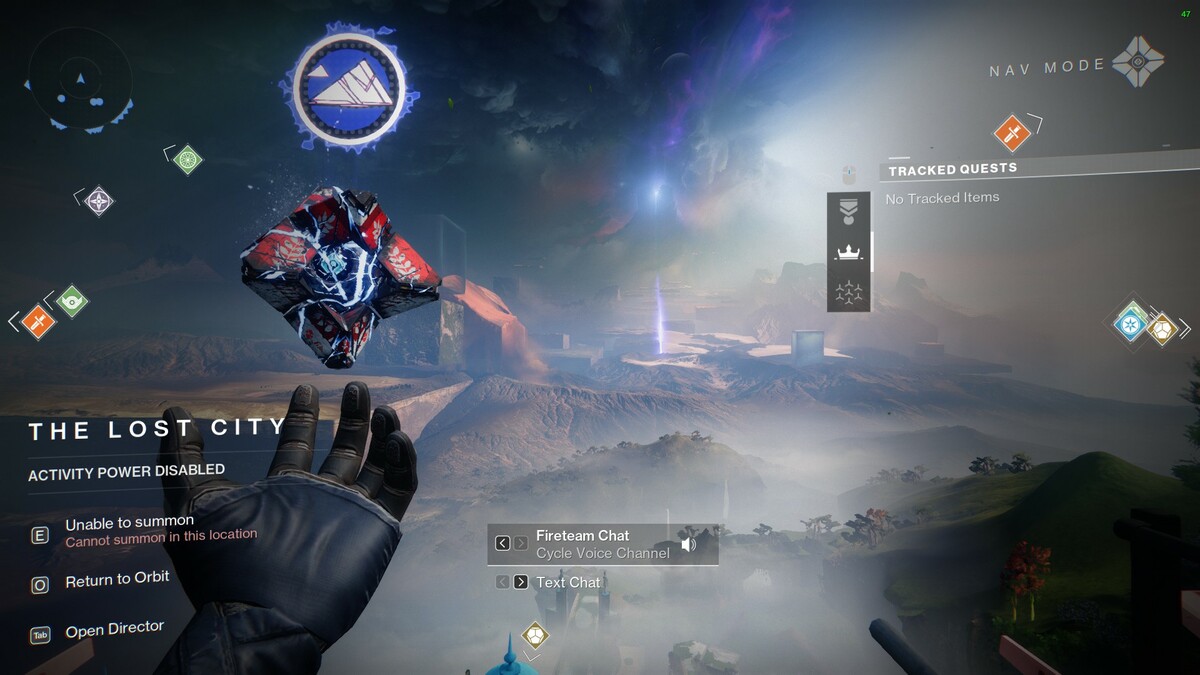1200x675 pixels.
Task: Select the green wheel waypoint marker
Action: 188,159
